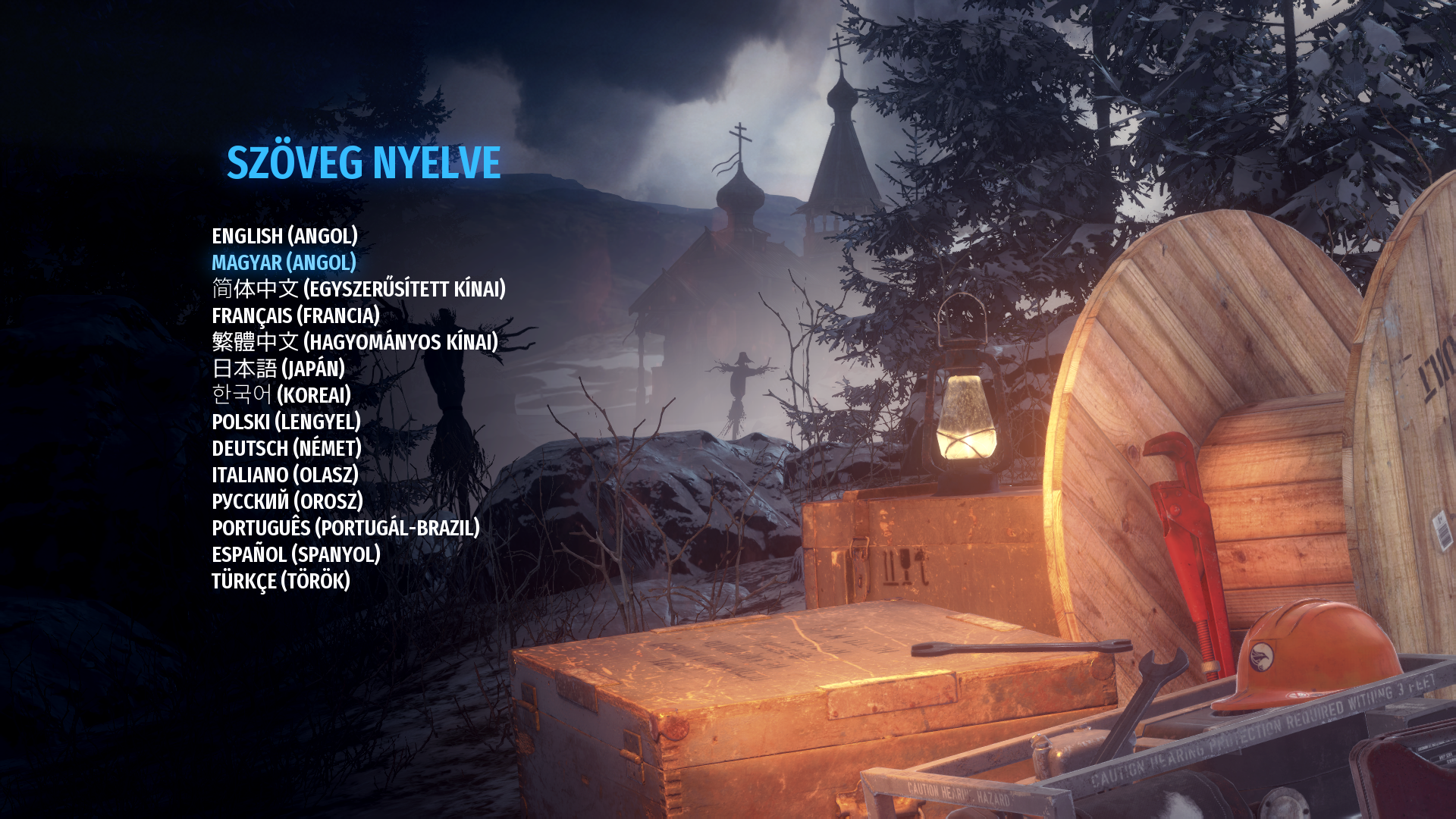Select English (Angol) as text language

tap(284, 237)
